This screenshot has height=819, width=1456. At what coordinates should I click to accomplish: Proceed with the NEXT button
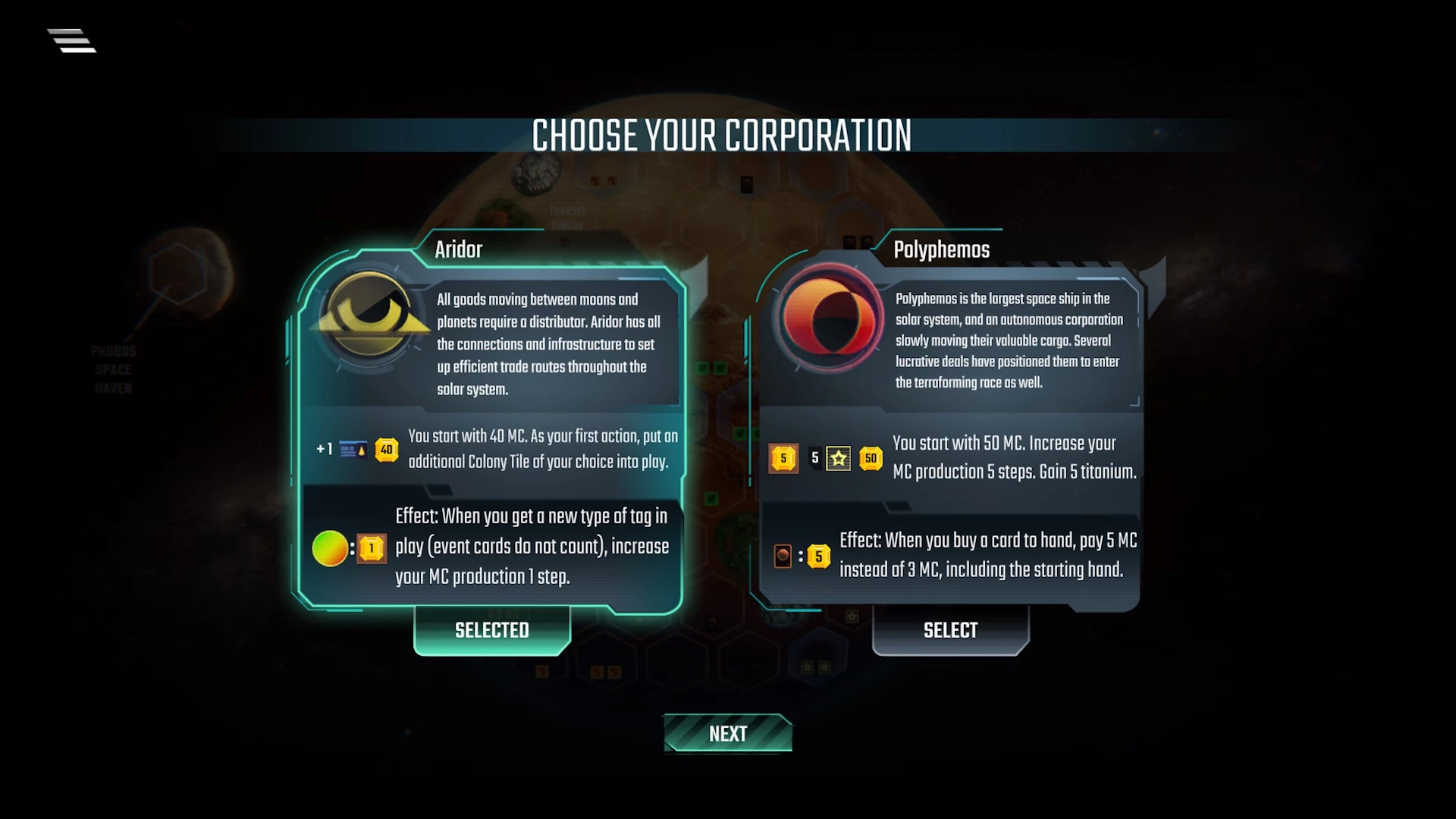click(728, 733)
